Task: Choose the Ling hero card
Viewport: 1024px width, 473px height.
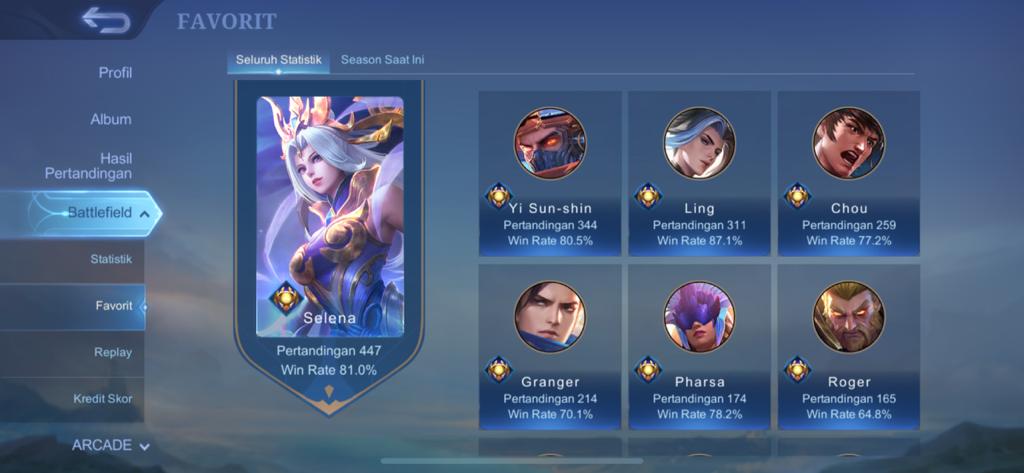Action: point(699,173)
